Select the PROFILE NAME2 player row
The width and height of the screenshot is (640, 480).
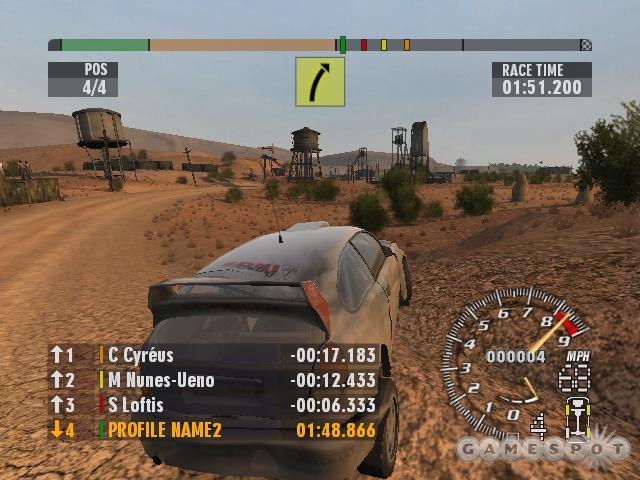click(213, 430)
